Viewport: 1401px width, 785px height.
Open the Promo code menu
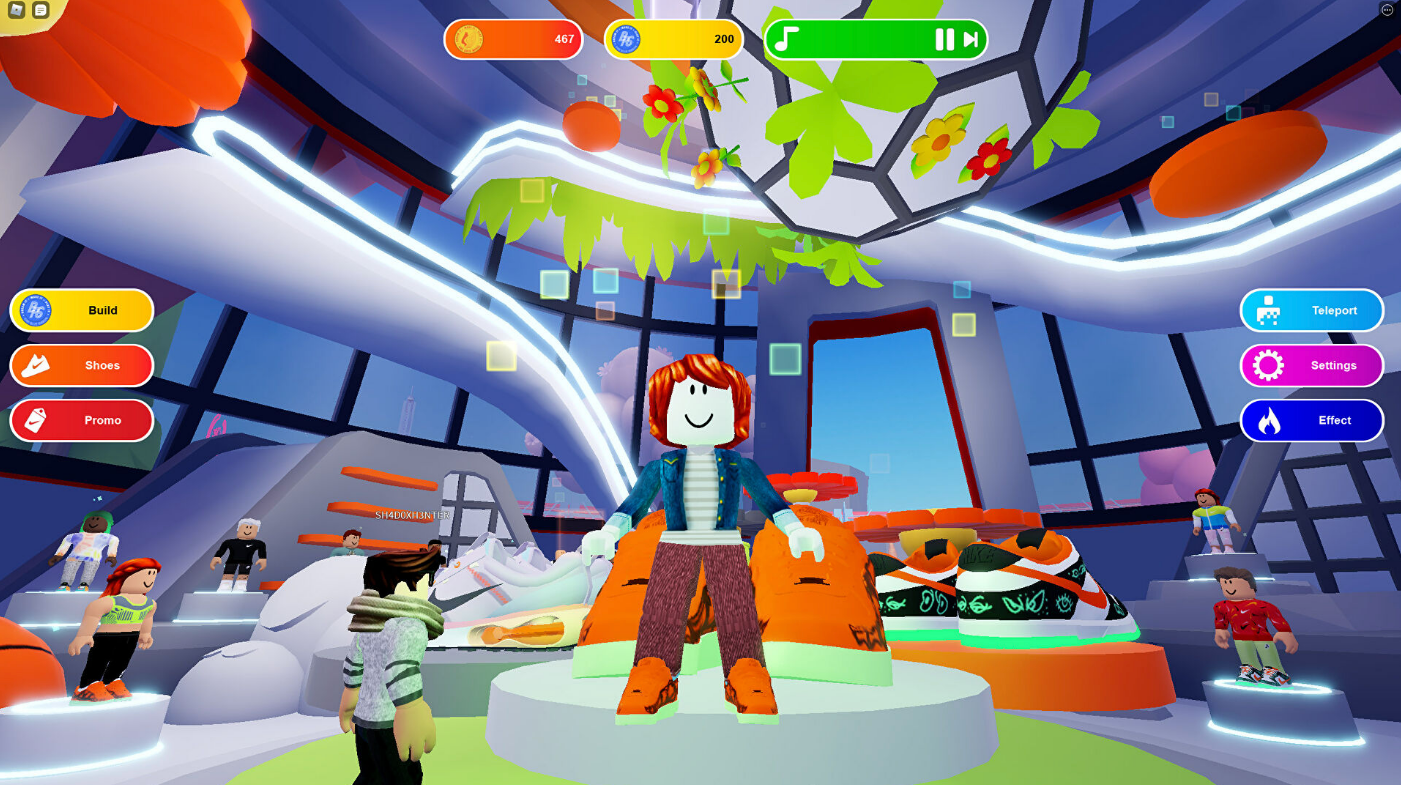click(x=82, y=421)
